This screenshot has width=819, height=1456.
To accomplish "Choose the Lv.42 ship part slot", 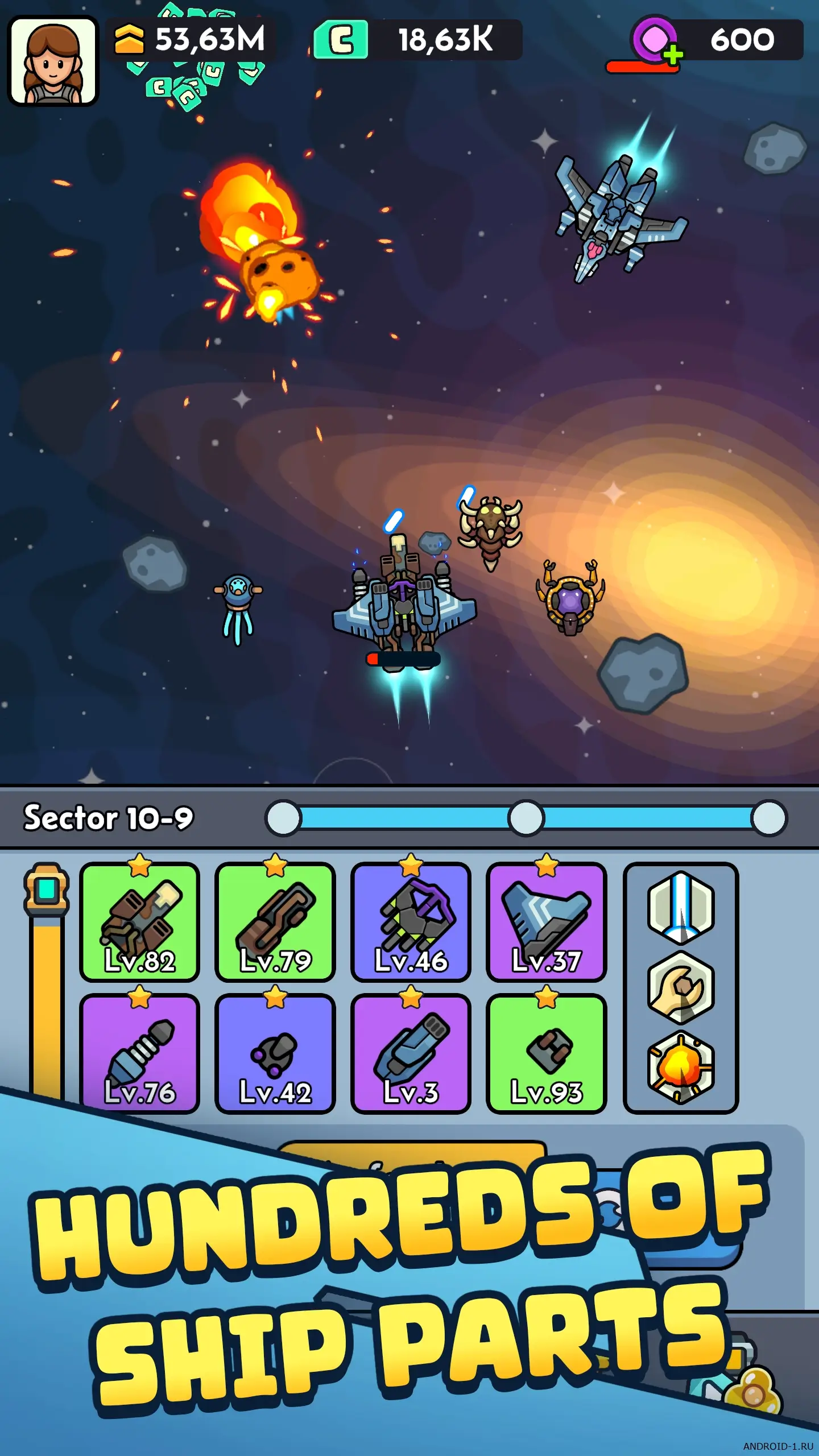I will pyautogui.click(x=275, y=1053).
